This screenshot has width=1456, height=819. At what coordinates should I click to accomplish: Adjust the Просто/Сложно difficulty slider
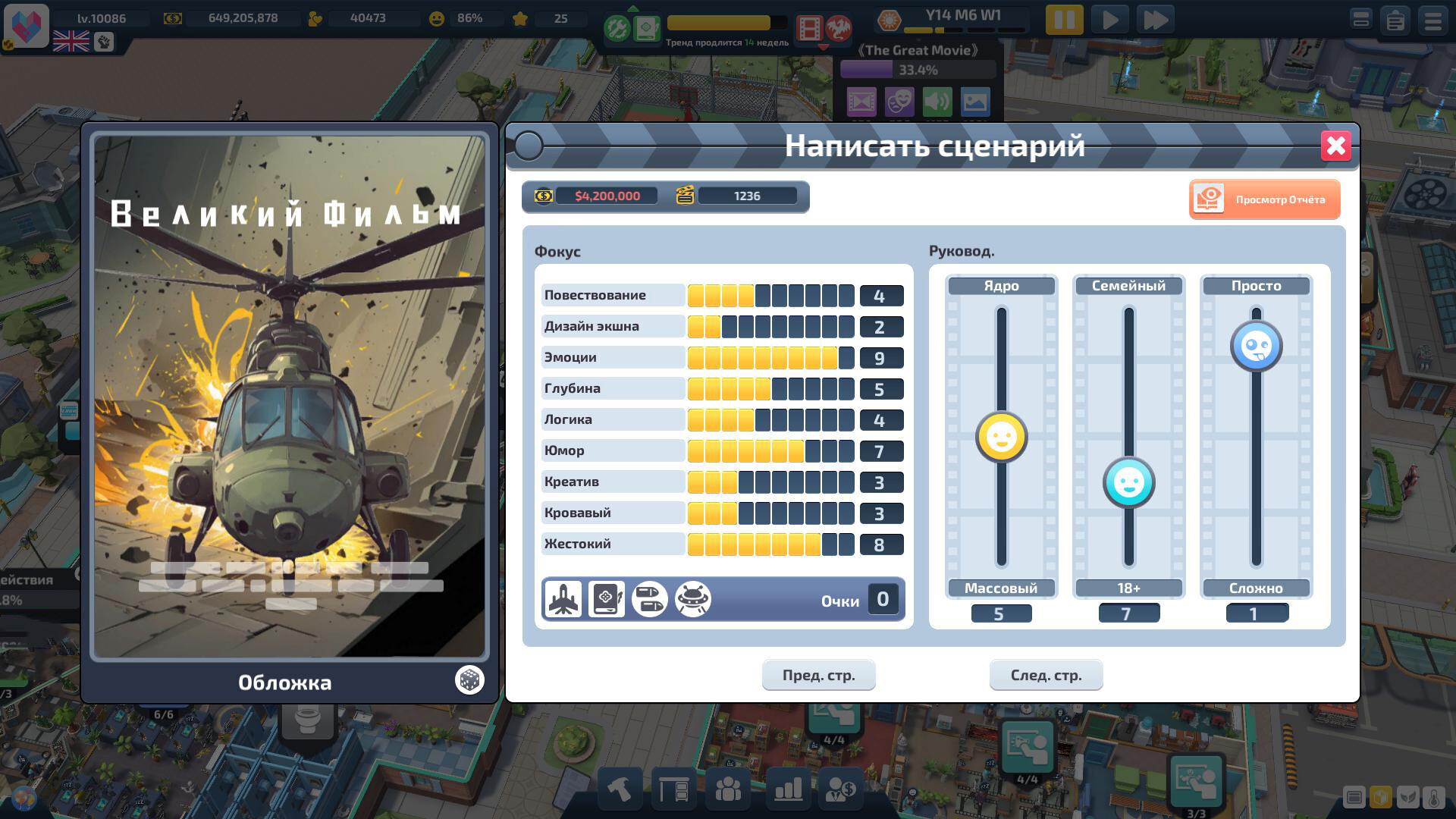(x=1256, y=346)
